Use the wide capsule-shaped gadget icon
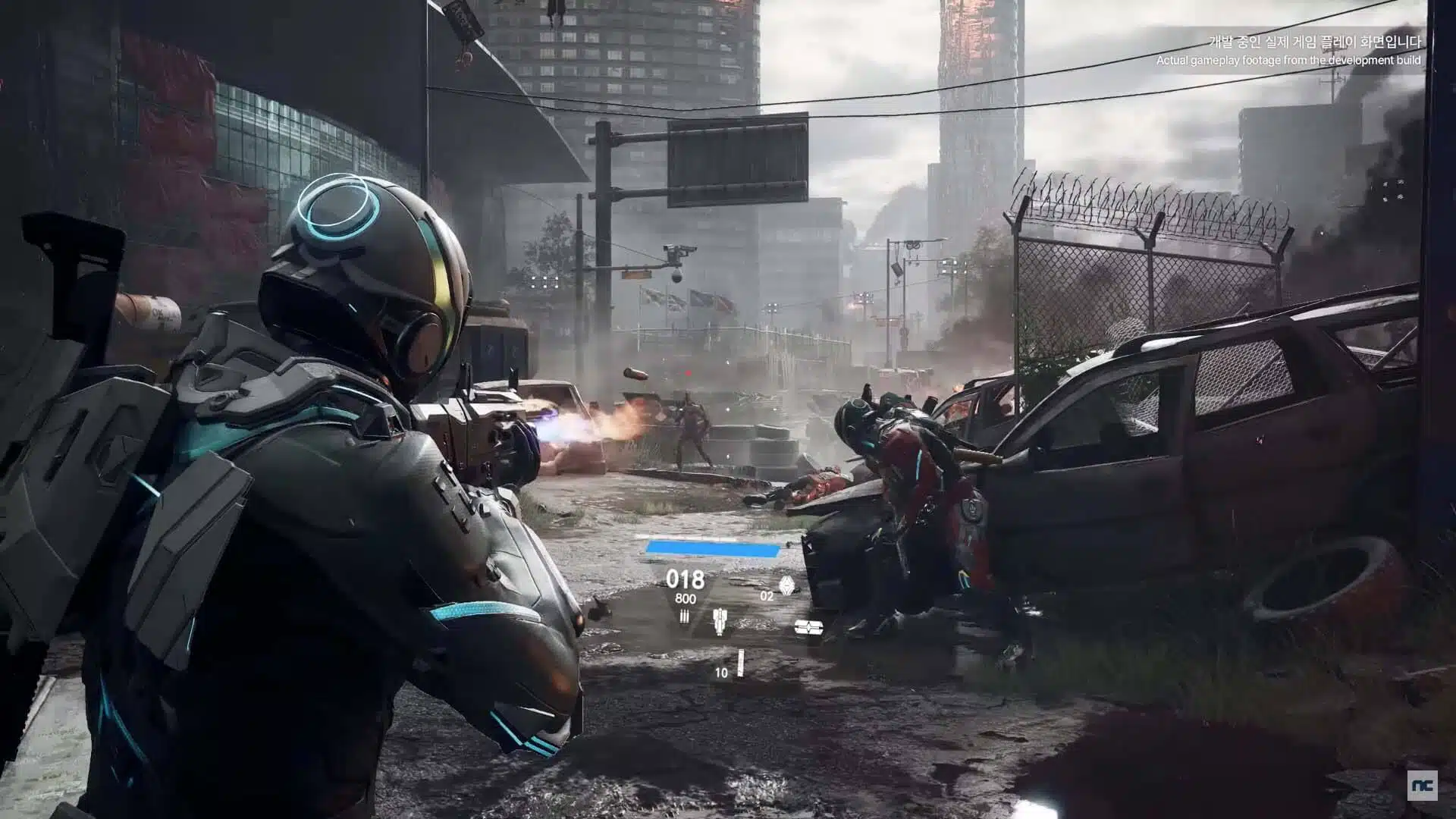 (808, 627)
